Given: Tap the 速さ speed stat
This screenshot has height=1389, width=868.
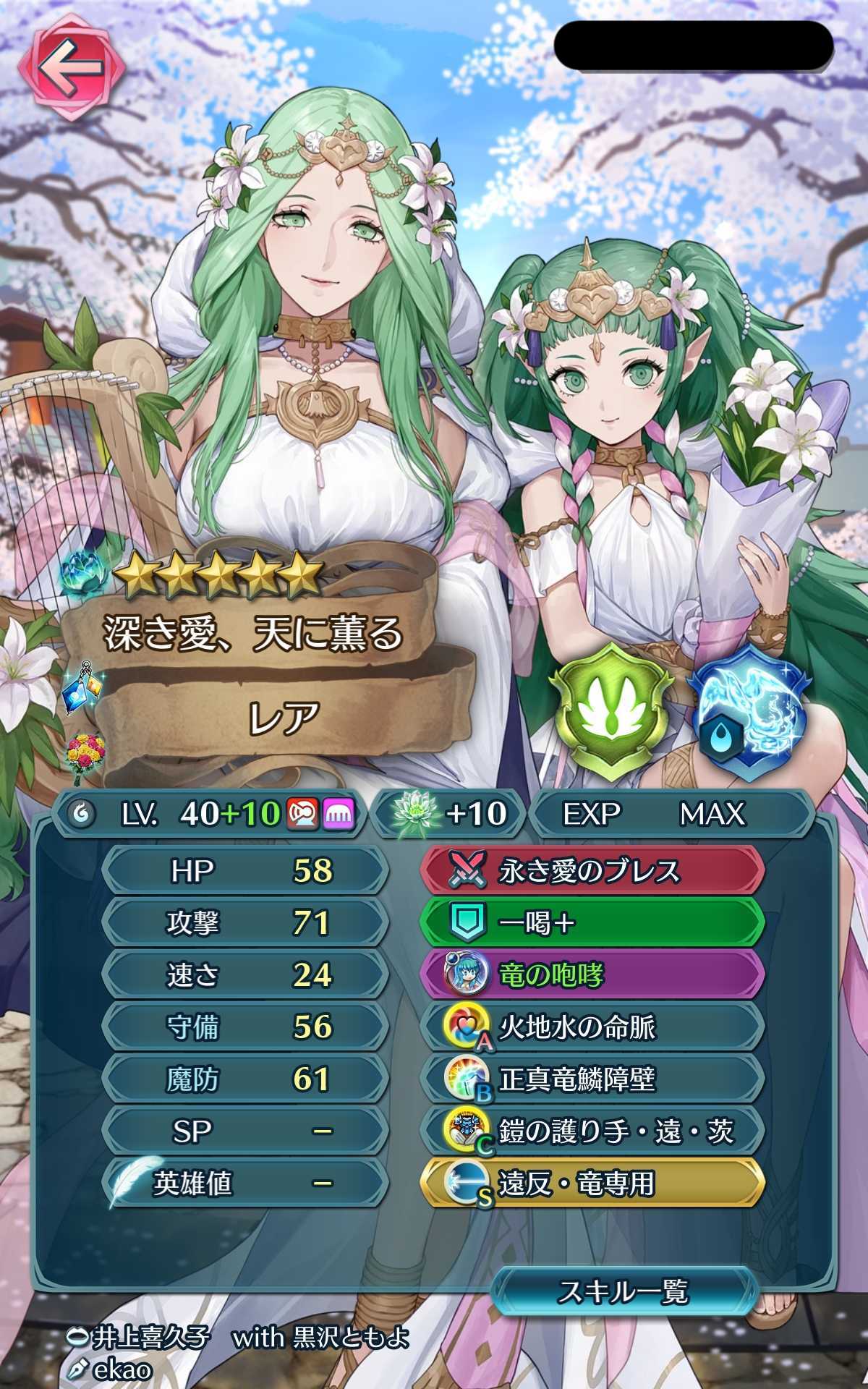Looking at the screenshot, I should (244, 975).
